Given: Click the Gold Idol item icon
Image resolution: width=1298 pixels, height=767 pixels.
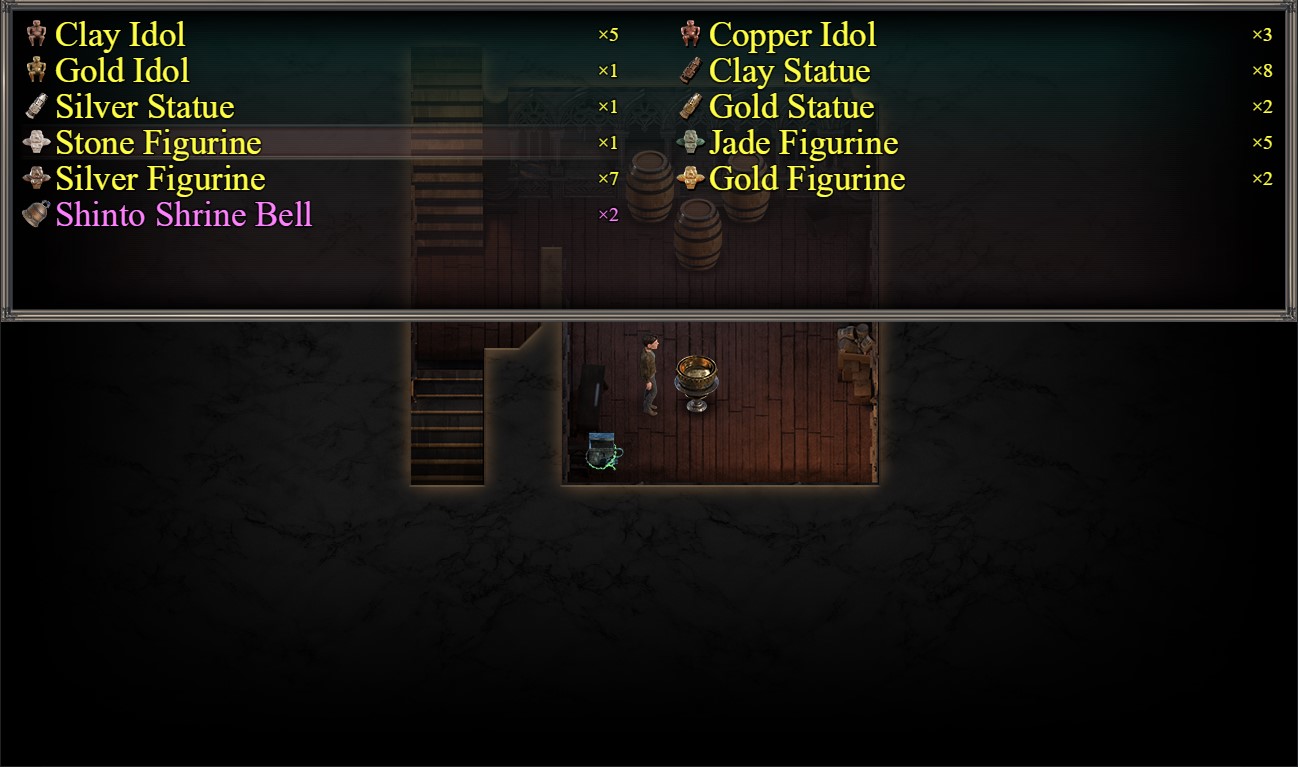Looking at the screenshot, I should click(x=35, y=70).
